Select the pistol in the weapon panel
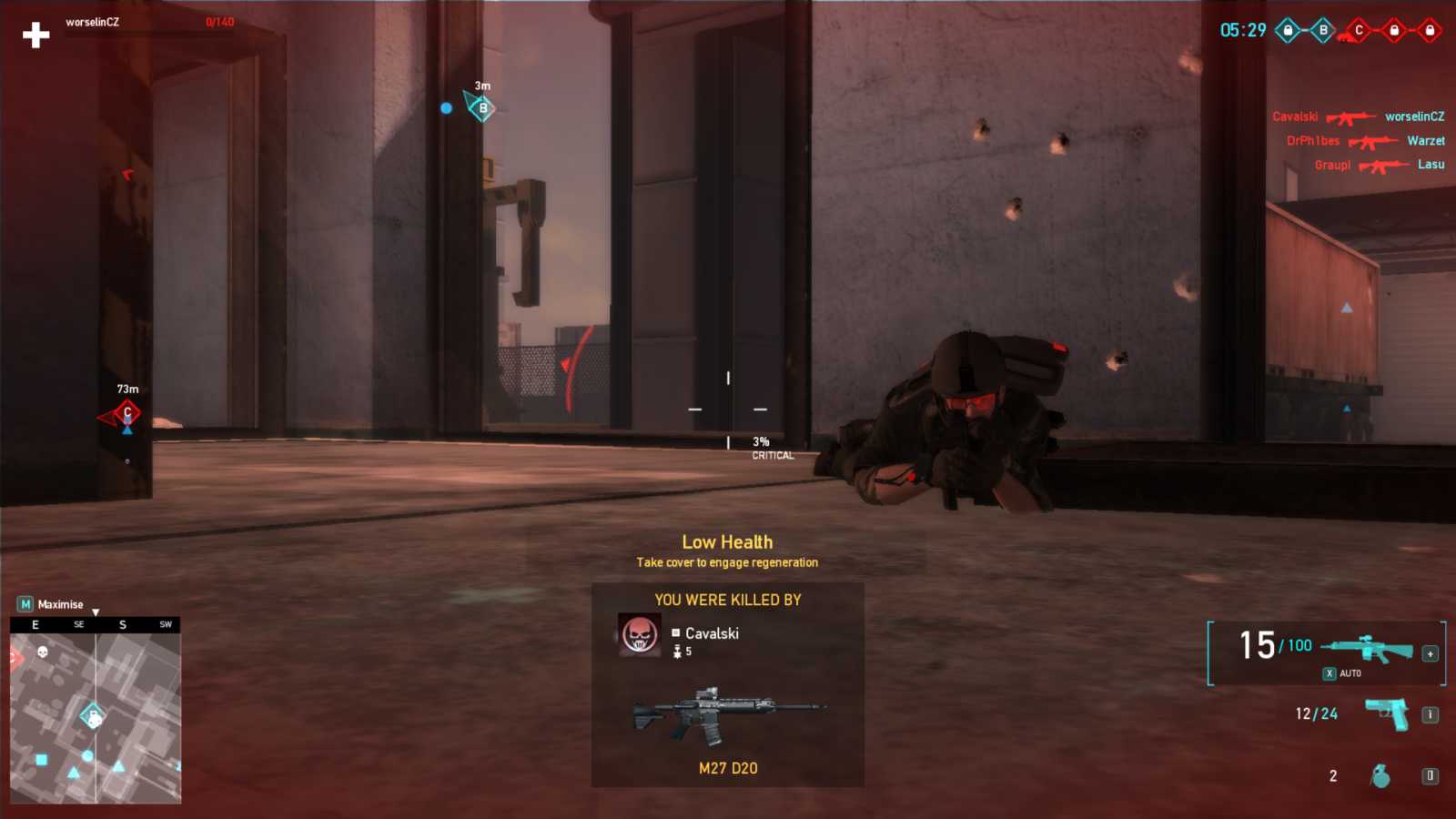 [1385, 713]
